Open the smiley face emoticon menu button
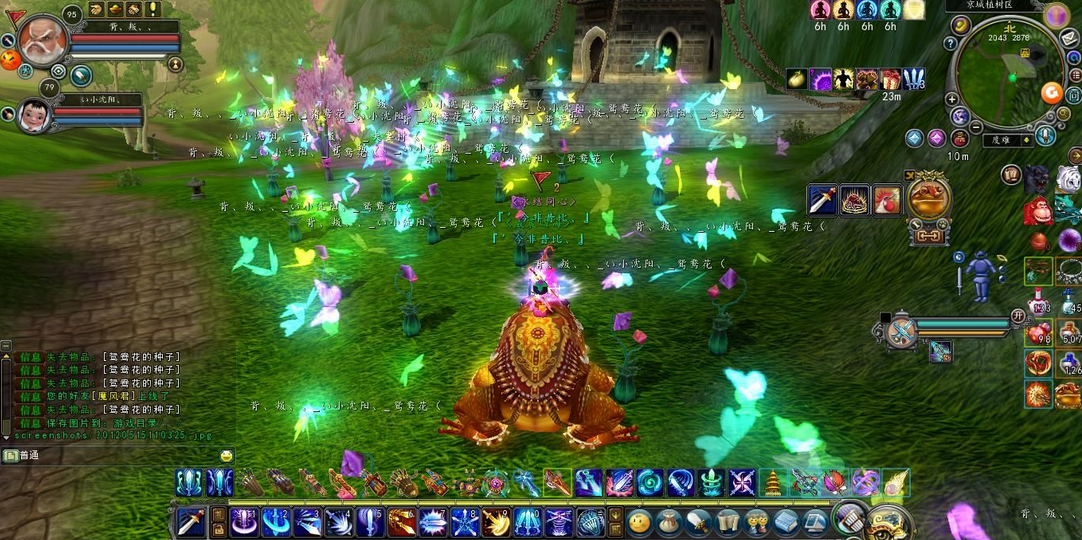Screen dimensions: 1082x540 tap(640, 521)
